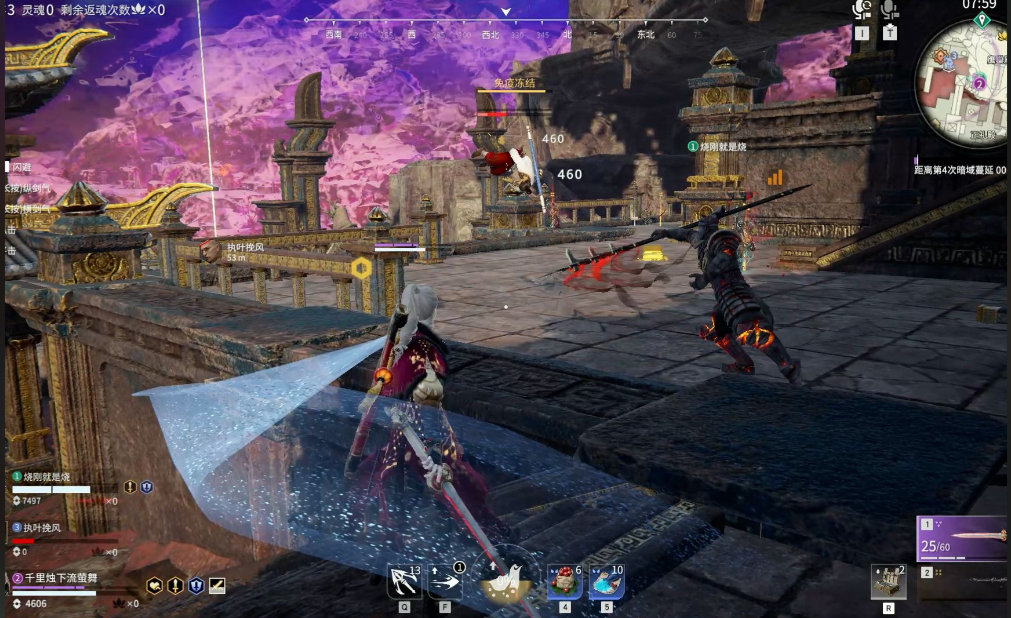
Task: Toggle the voice chat headset icon
Action: [862, 11]
